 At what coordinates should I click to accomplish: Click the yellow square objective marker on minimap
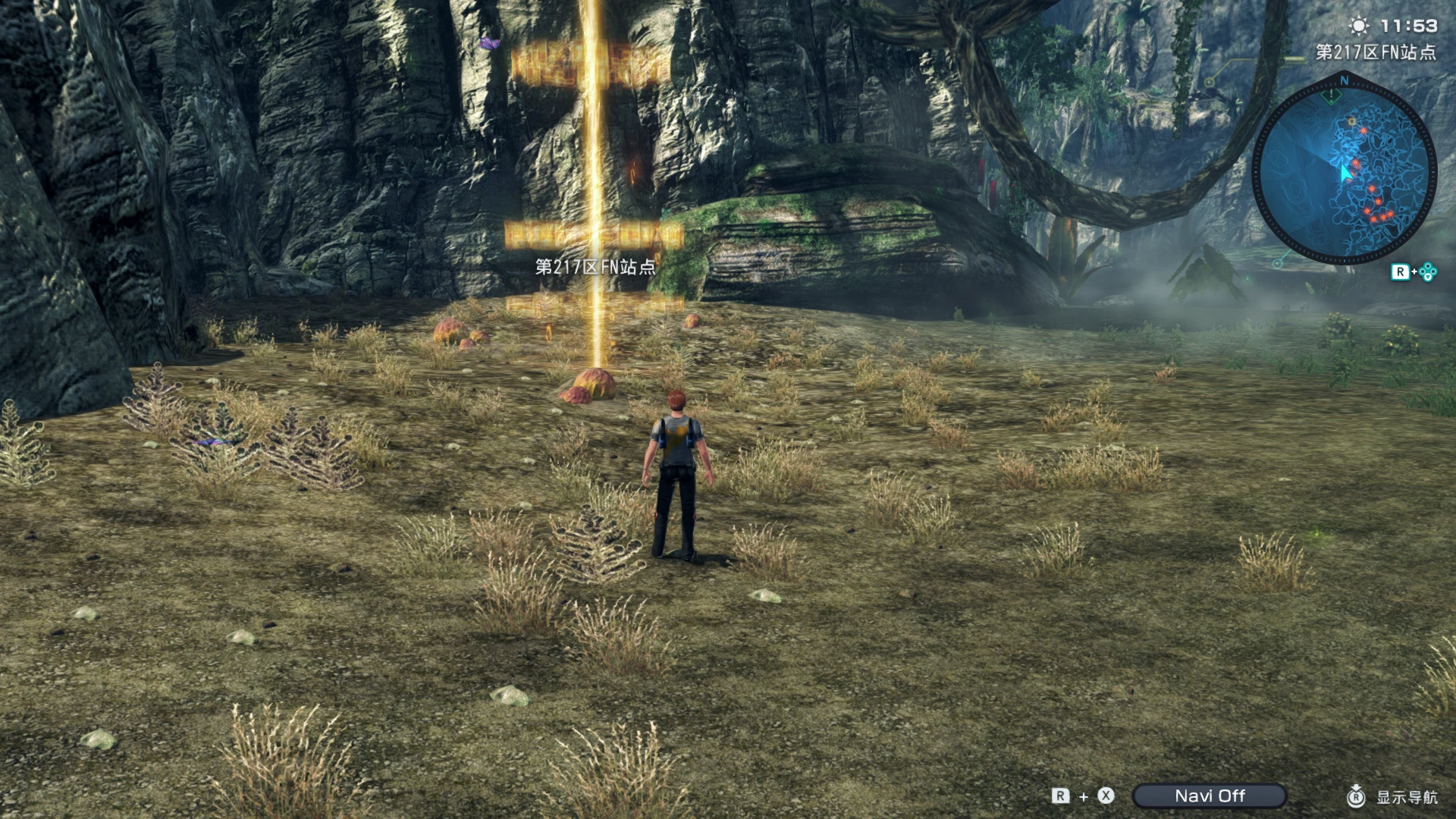click(x=1352, y=121)
